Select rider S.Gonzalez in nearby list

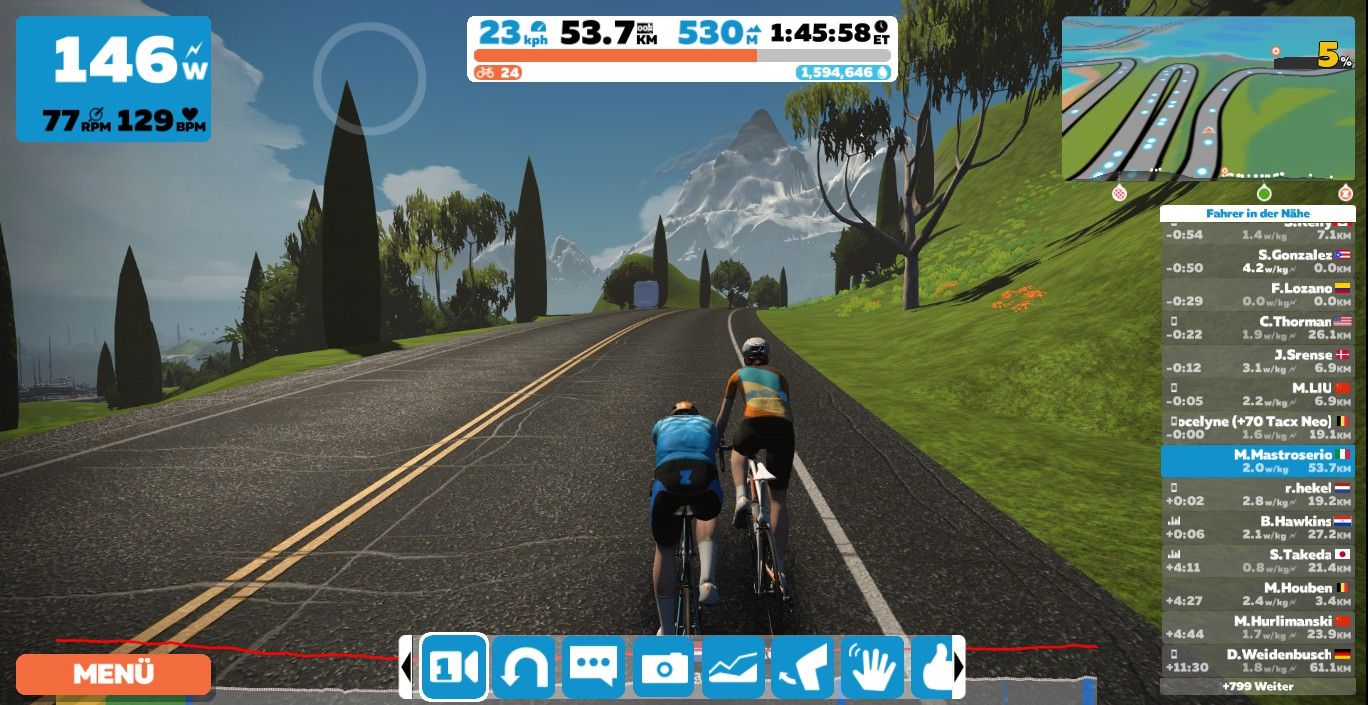(x=1258, y=261)
